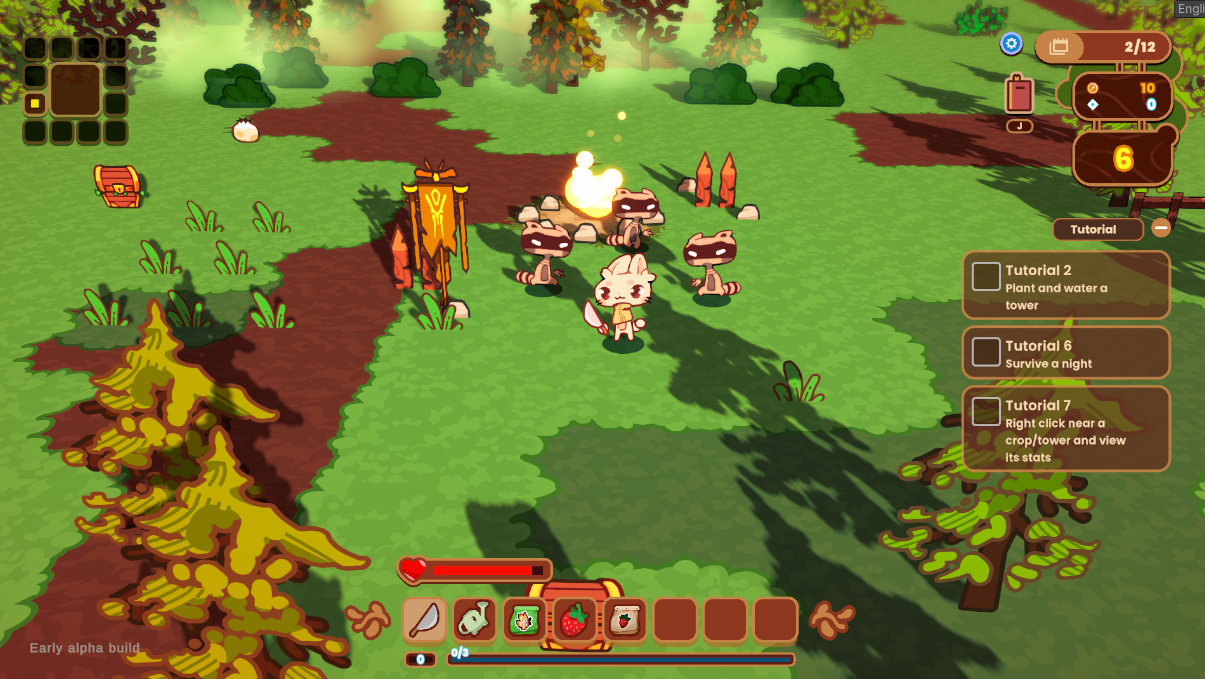
Task: Select the watering can hotbar slot
Action: pyautogui.click(x=475, y=620)
